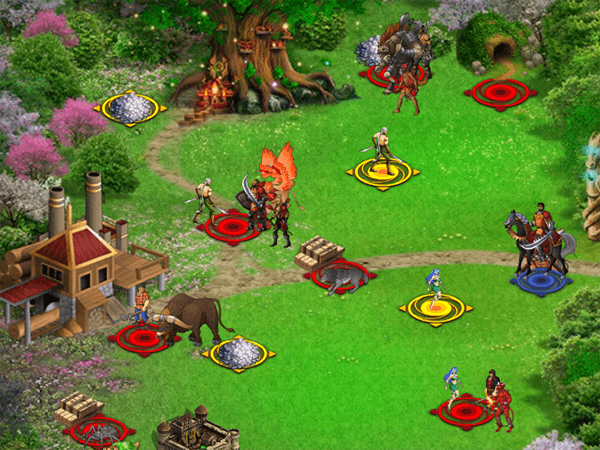
Task: Select the red marker with the gray wolf
Action: pyautogui.click(x=339, y=275)
